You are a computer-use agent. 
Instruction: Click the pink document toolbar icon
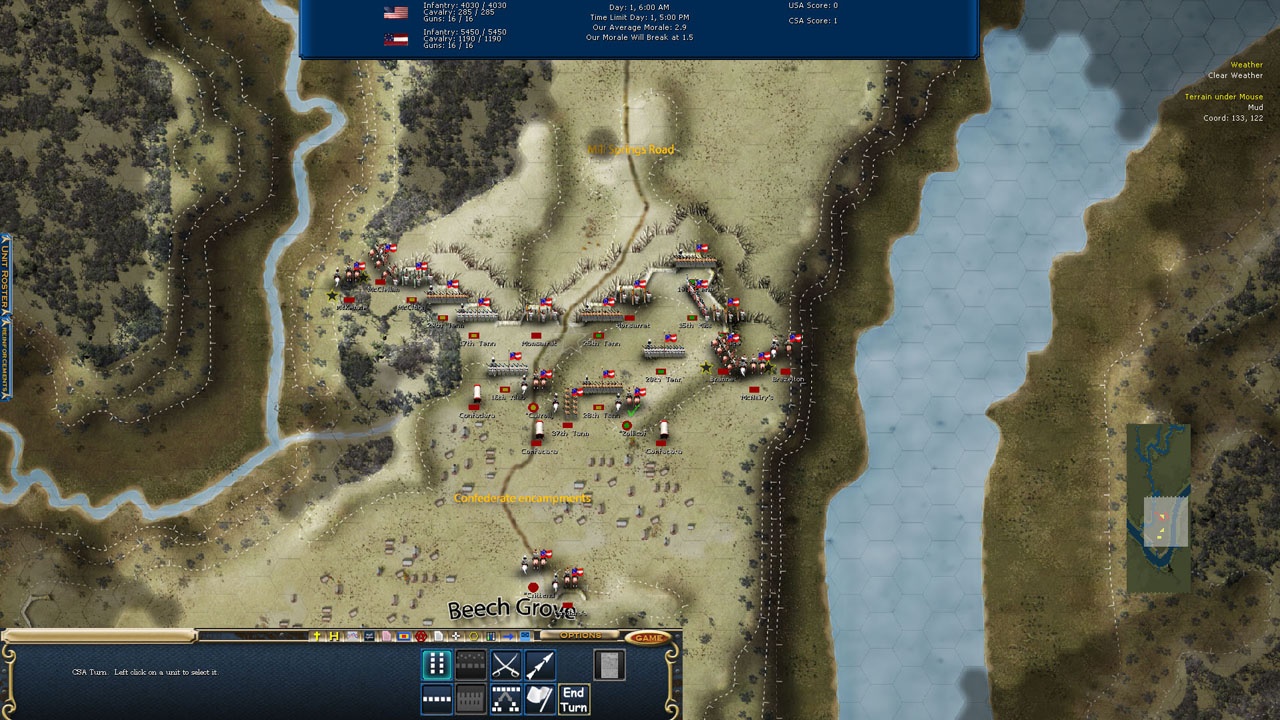pyautogui.click(x=386, y=636)
